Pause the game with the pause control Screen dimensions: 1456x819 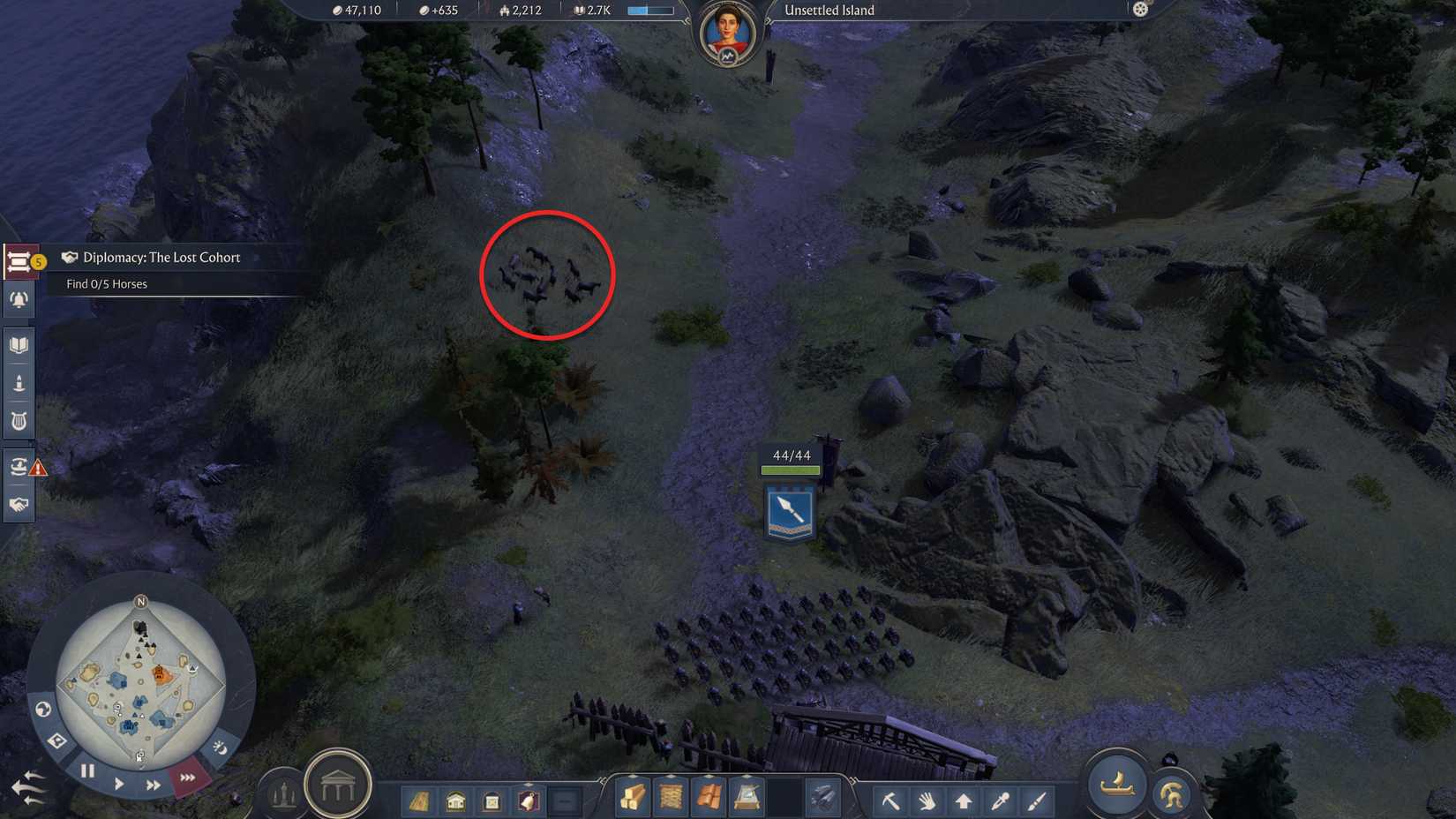(87, 770)
